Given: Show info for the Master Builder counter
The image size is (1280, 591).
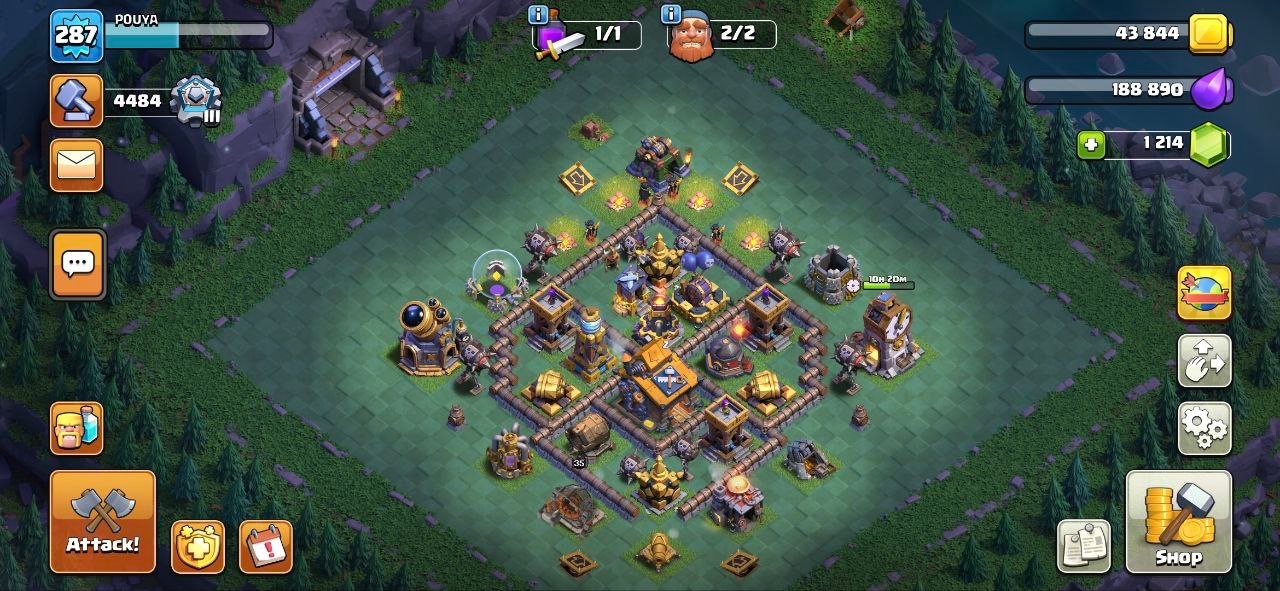Looking at the screenshot, I should pos(671,15).
